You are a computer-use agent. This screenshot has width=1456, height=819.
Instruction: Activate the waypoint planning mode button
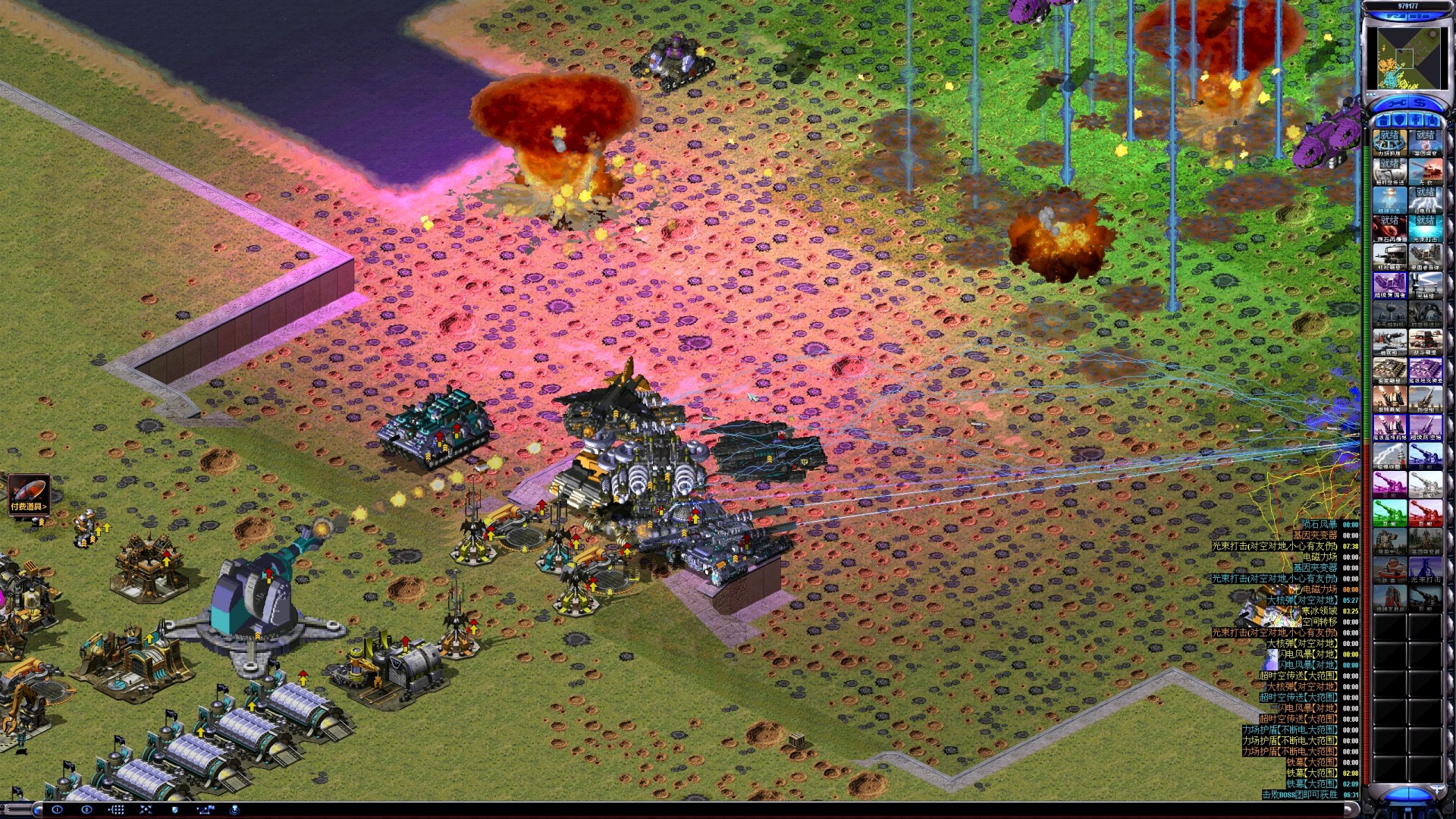click(x=205, y=810)
